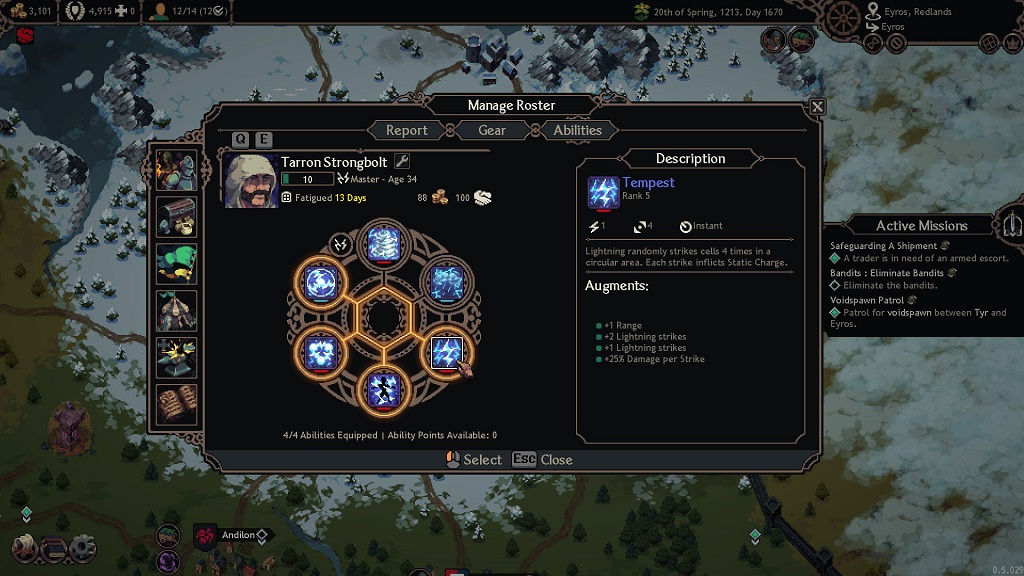1024x576 pixels.
Task: Open the book section in sidebar
Action: click(x=176, y=403)
